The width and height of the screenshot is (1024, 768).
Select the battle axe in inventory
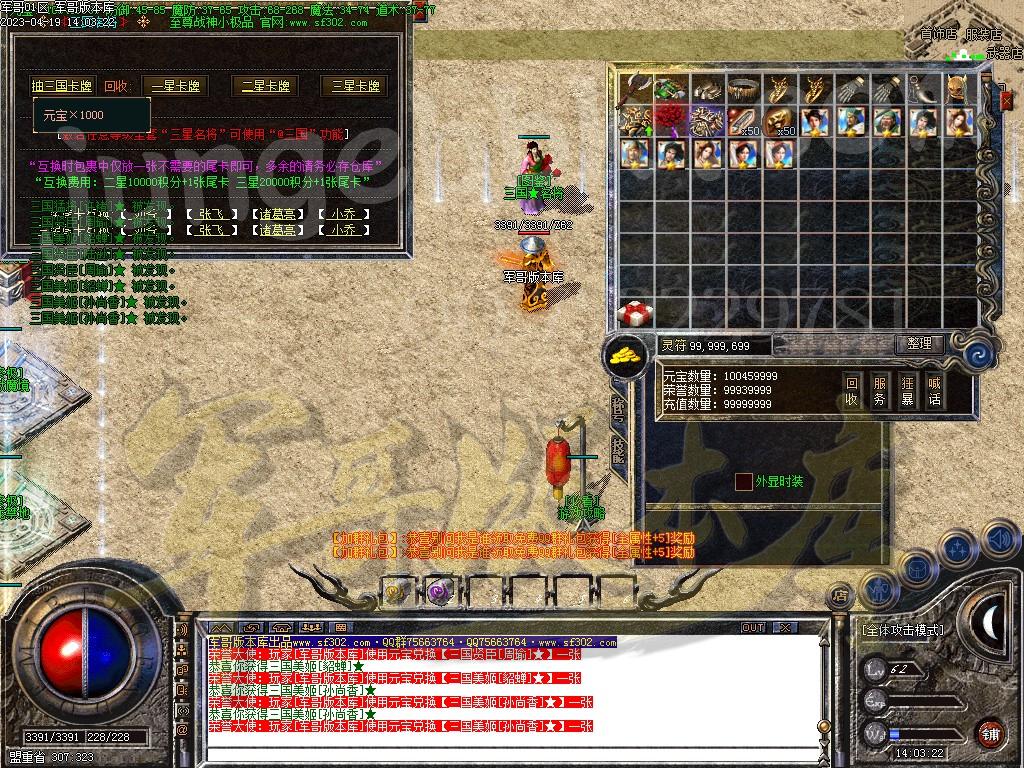point(635,90)
